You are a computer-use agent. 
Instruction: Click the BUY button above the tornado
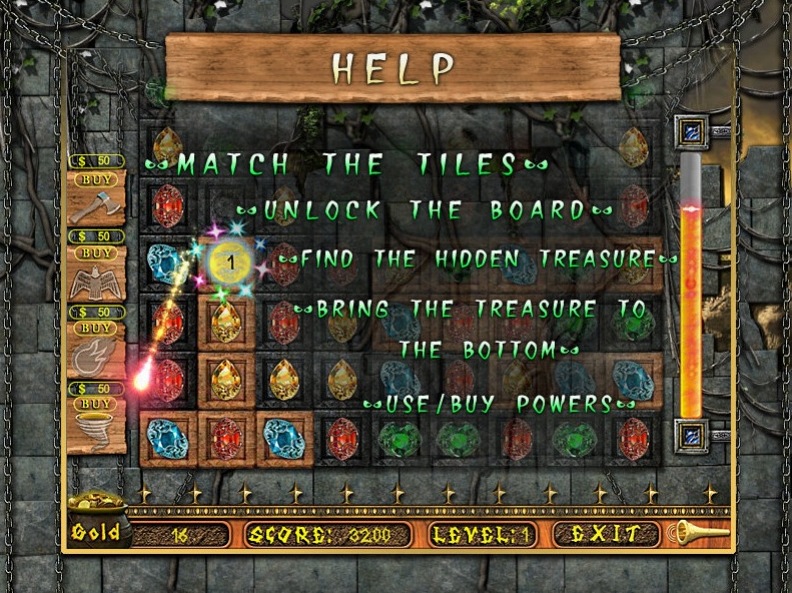(97, 404)
